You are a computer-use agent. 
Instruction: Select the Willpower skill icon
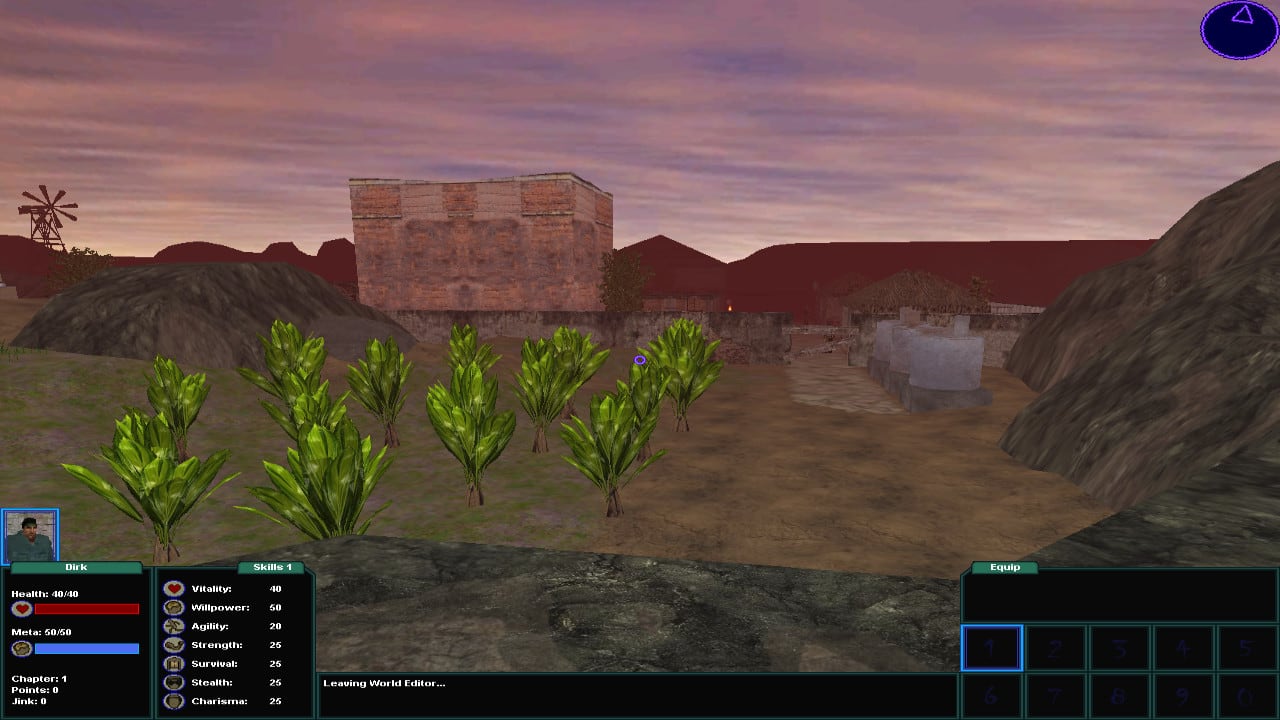coord(173,606)
